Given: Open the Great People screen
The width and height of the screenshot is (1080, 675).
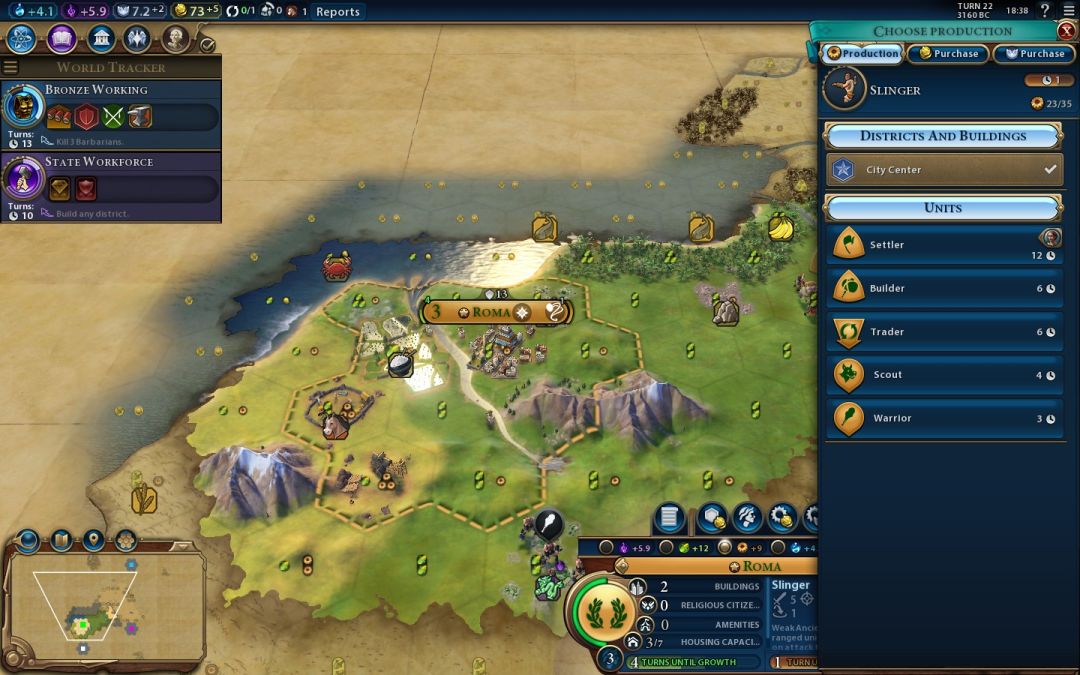Looking at the screenshot, I should tap(175, 39).
